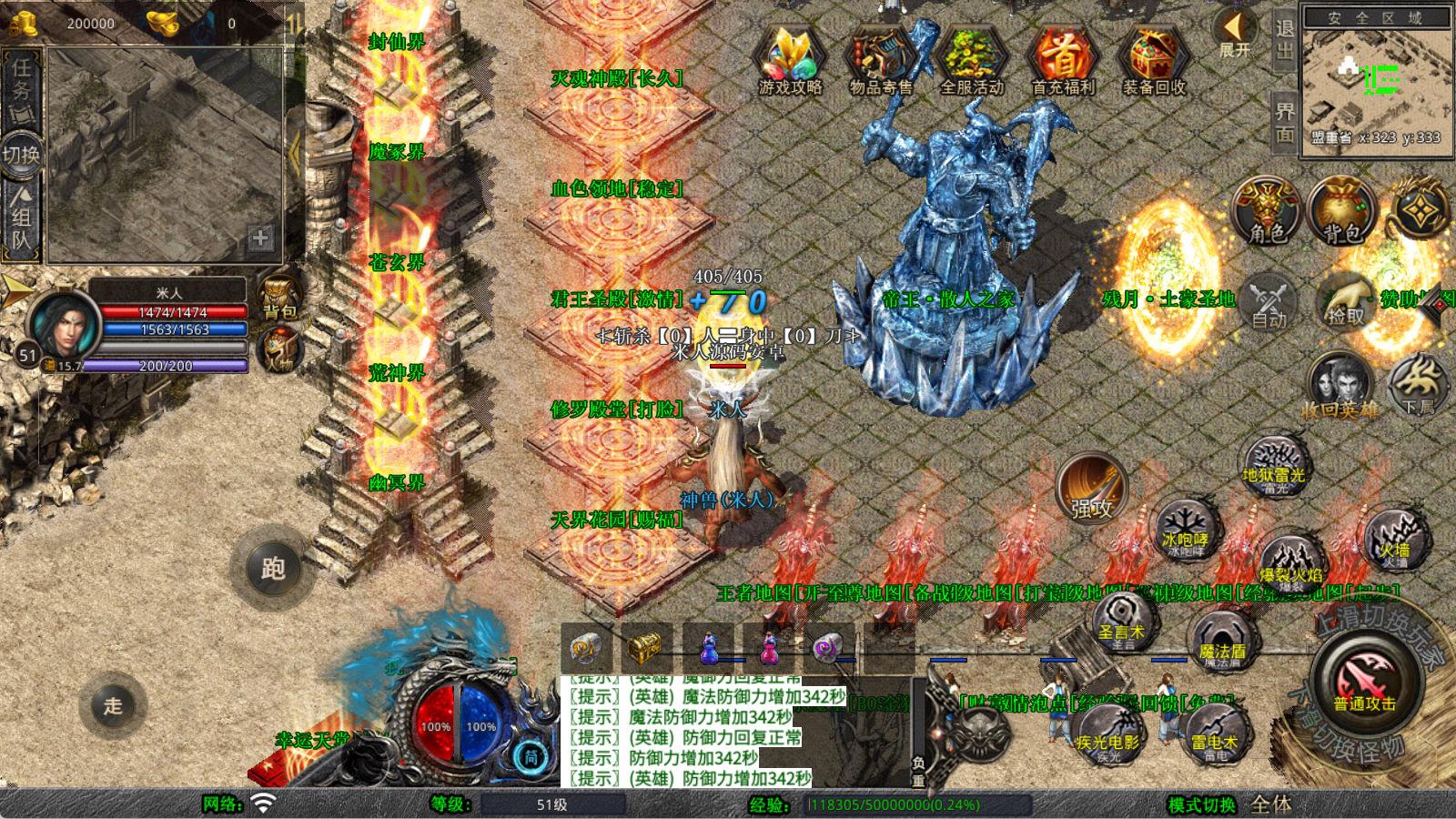The image size is (1456, 819).
Task: Open the 角色 character panel
Action: (x=1267, y=211)
